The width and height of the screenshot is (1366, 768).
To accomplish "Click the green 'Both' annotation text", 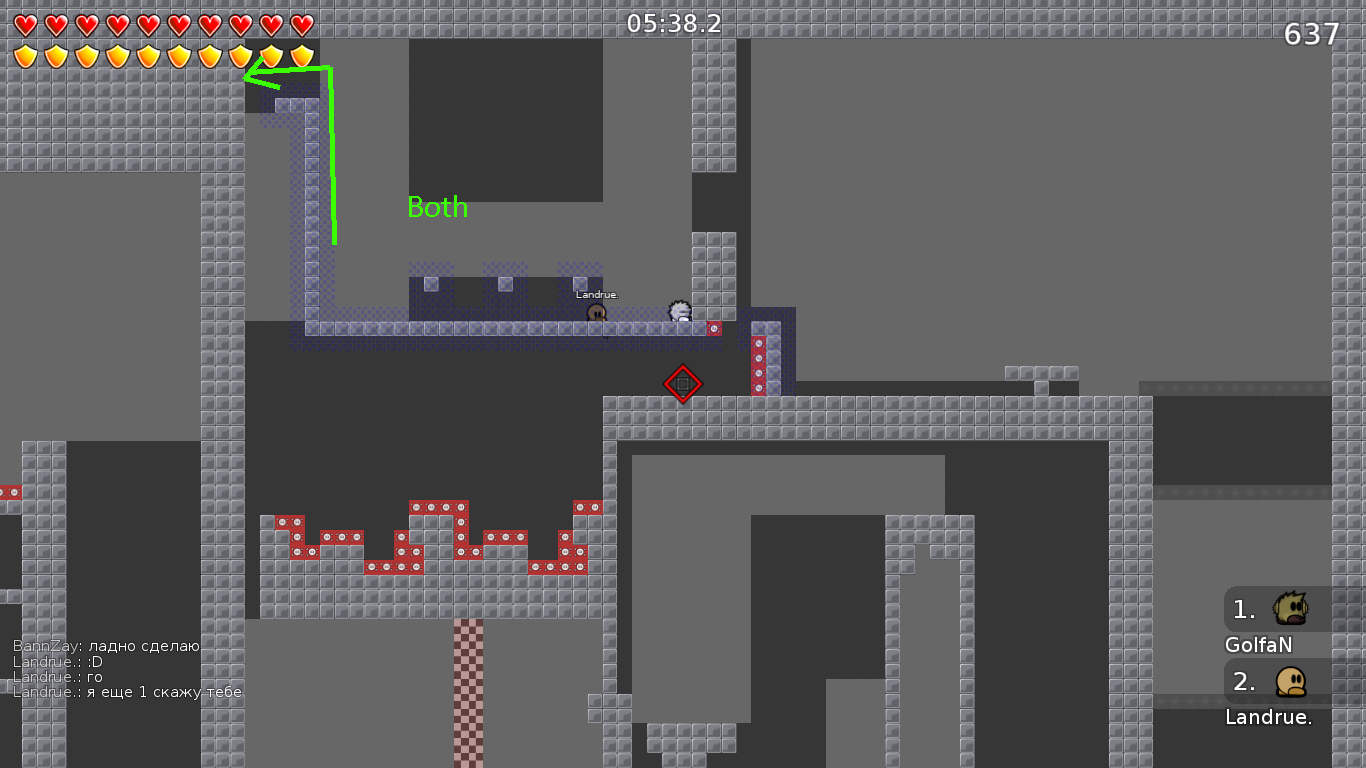I will coord(437,208).
